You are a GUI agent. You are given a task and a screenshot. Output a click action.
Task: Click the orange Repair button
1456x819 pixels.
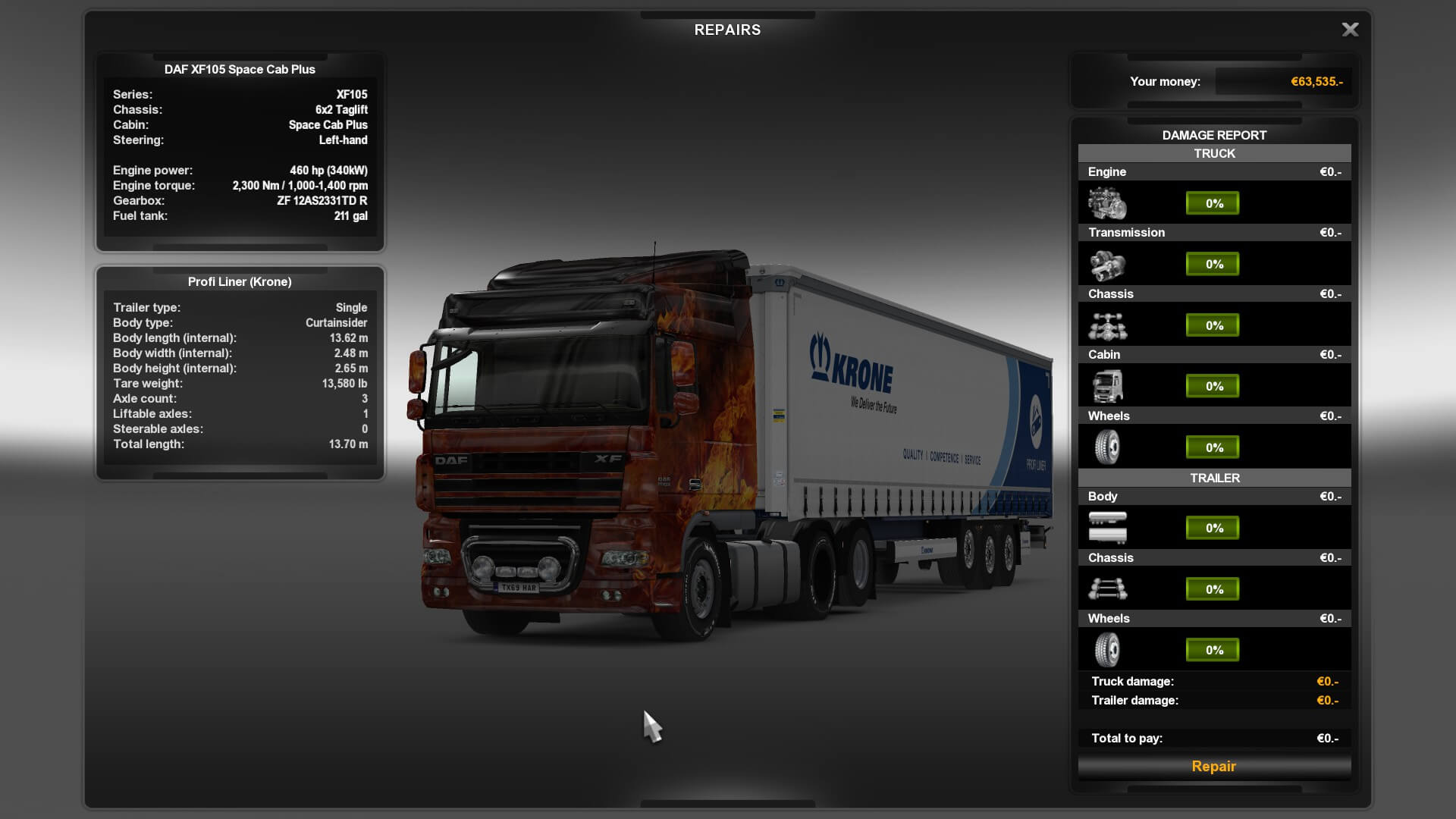click(1213, 766)
